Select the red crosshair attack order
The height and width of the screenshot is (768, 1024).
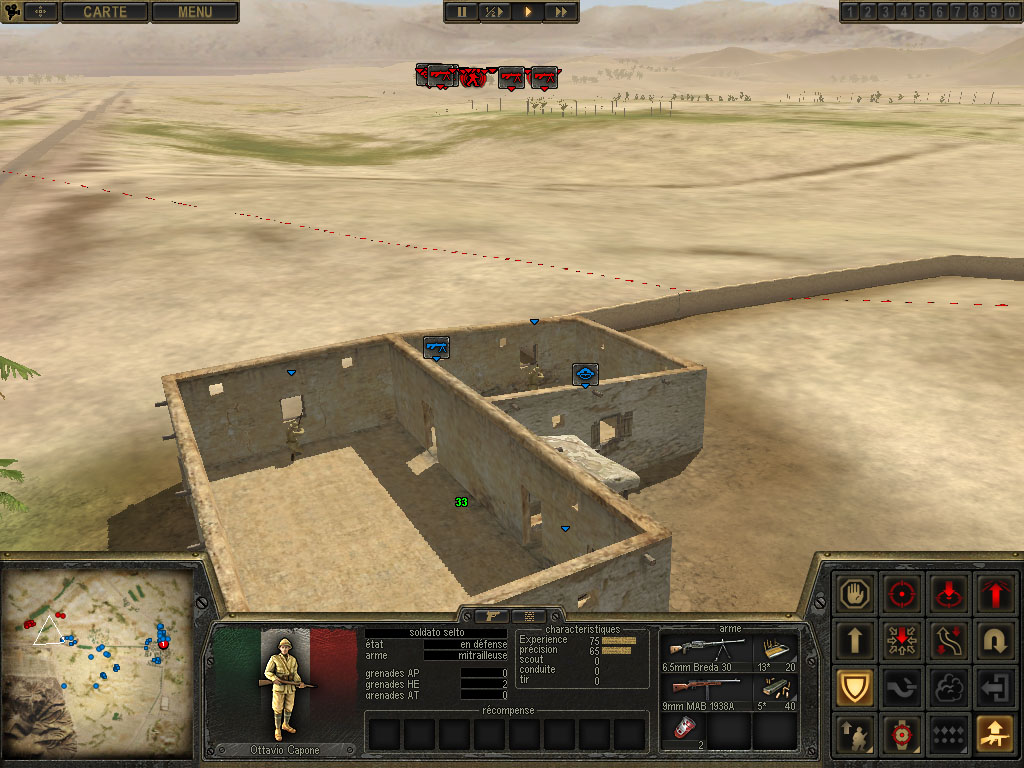click(x=903, y=594)
